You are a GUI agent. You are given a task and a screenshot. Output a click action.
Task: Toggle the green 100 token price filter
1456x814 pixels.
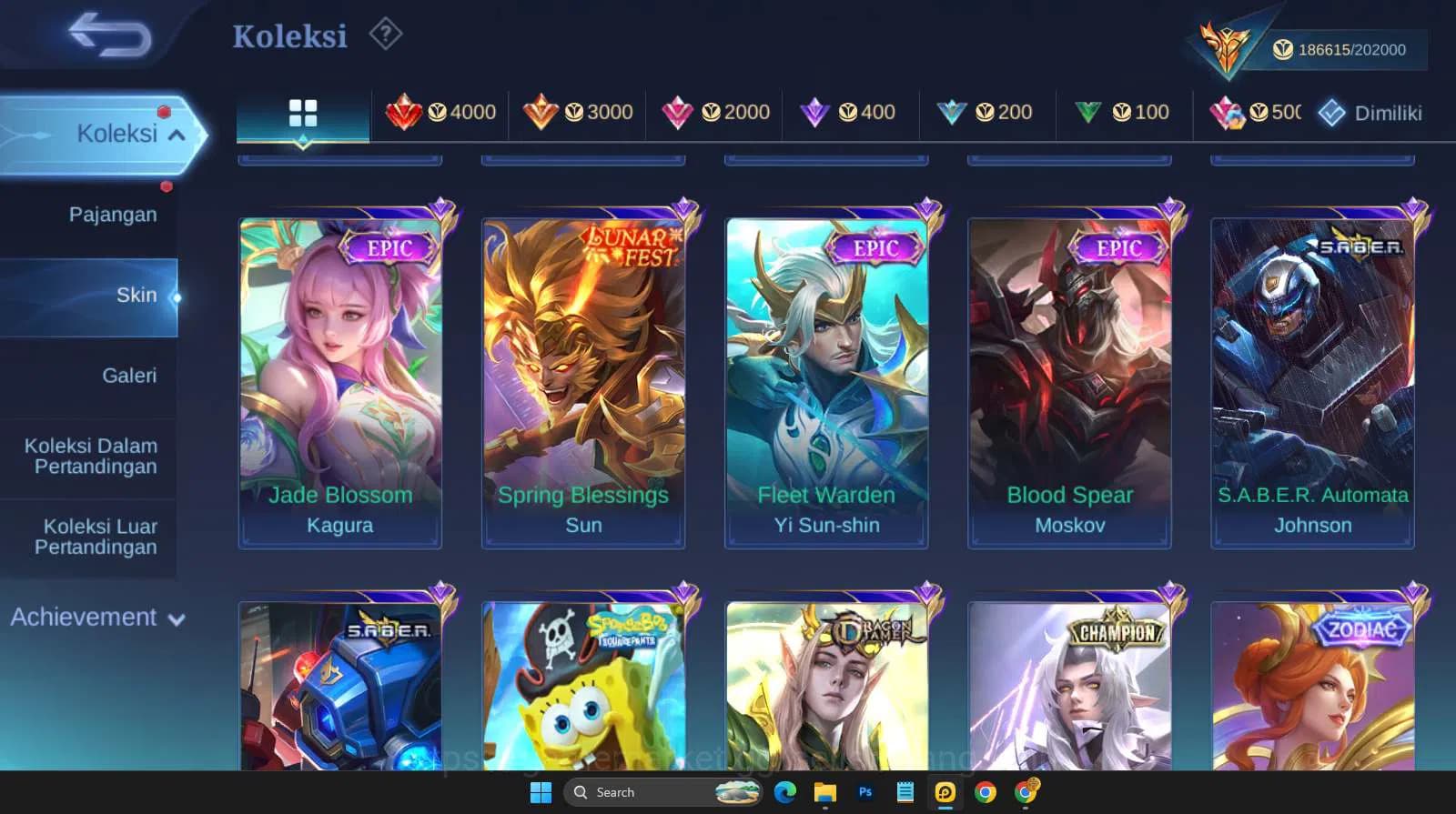[1123, 113]
